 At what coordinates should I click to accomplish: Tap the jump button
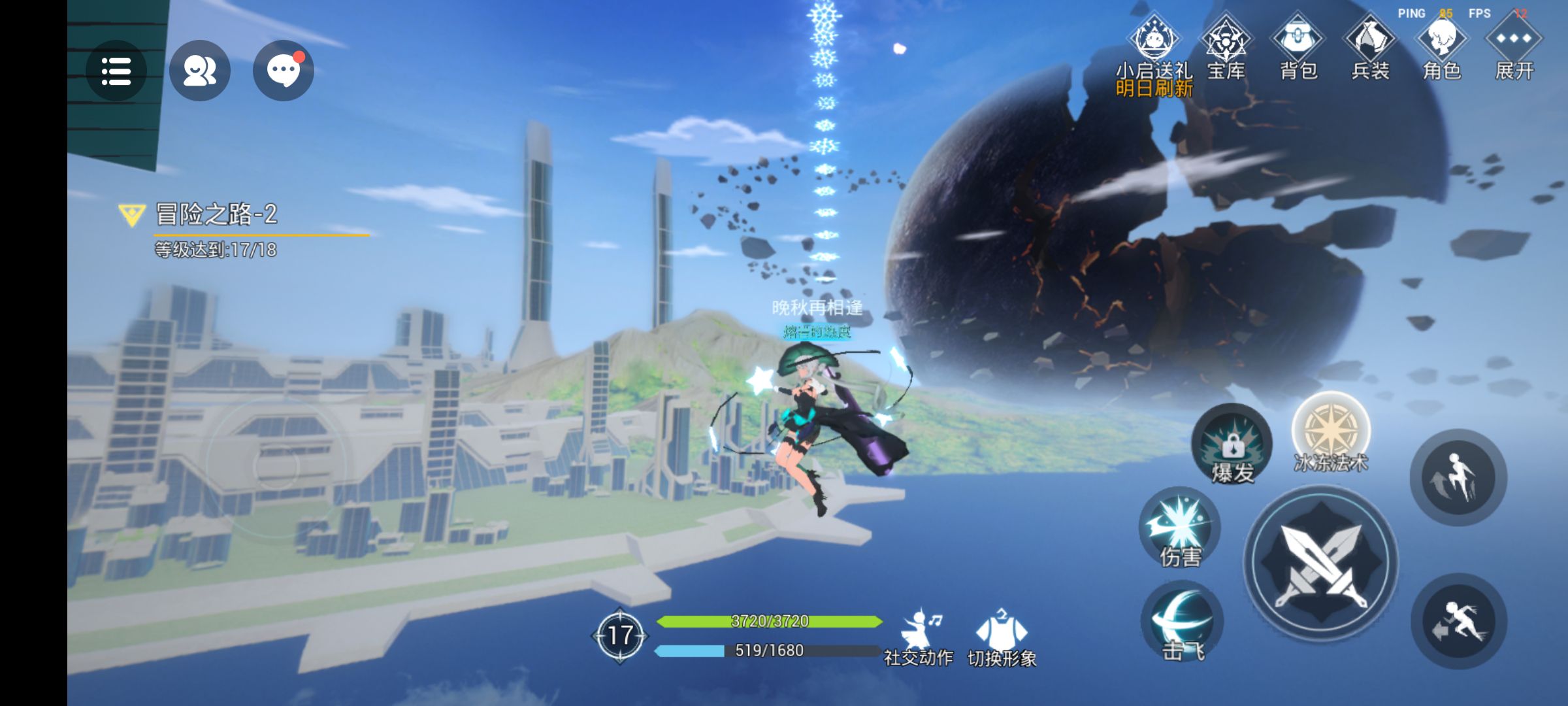point(1458,477)
